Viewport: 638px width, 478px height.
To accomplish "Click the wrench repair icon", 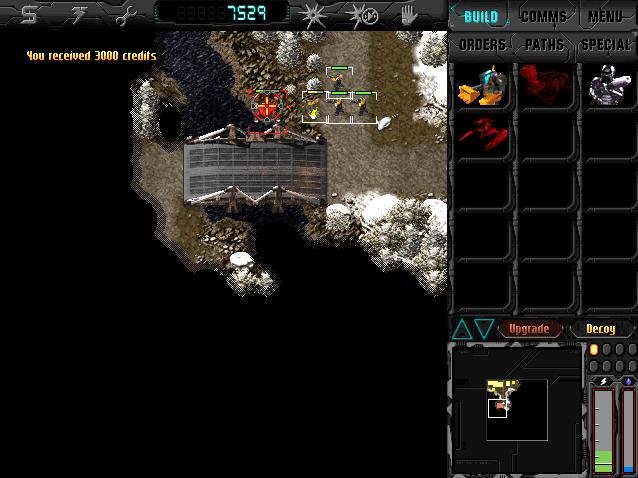I will coord(124,15).
